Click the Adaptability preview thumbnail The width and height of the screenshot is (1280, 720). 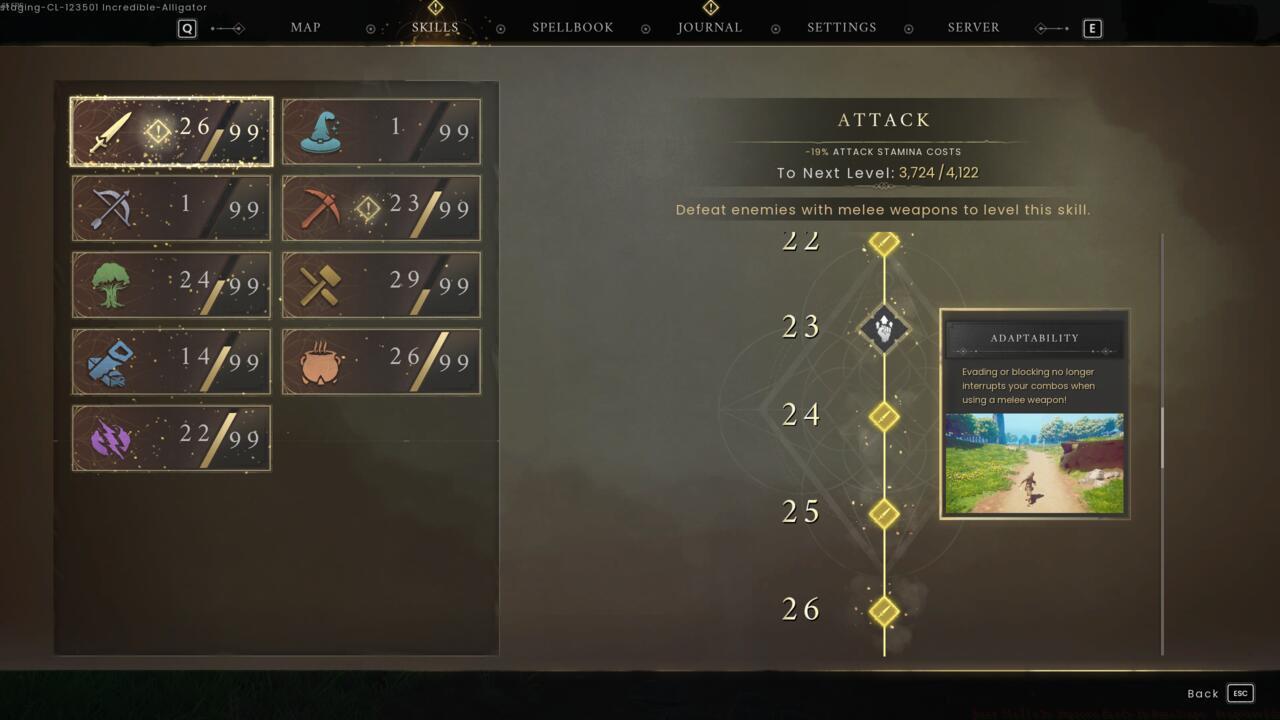(x=1033, y=463)
